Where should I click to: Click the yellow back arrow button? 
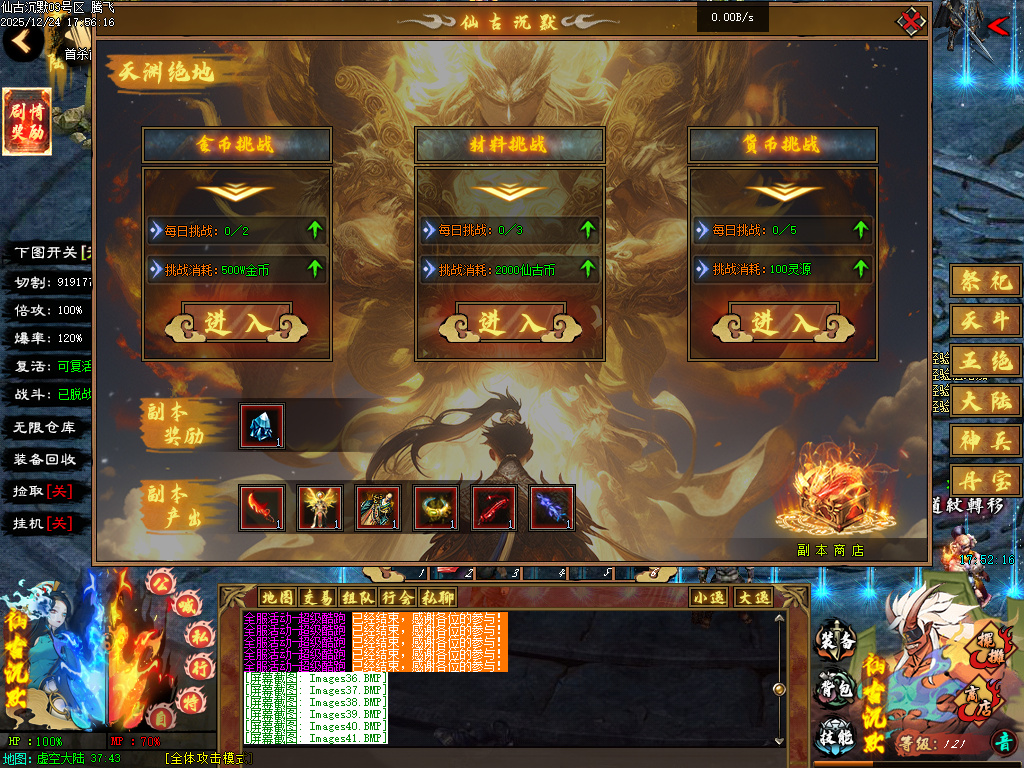point(23,42)
